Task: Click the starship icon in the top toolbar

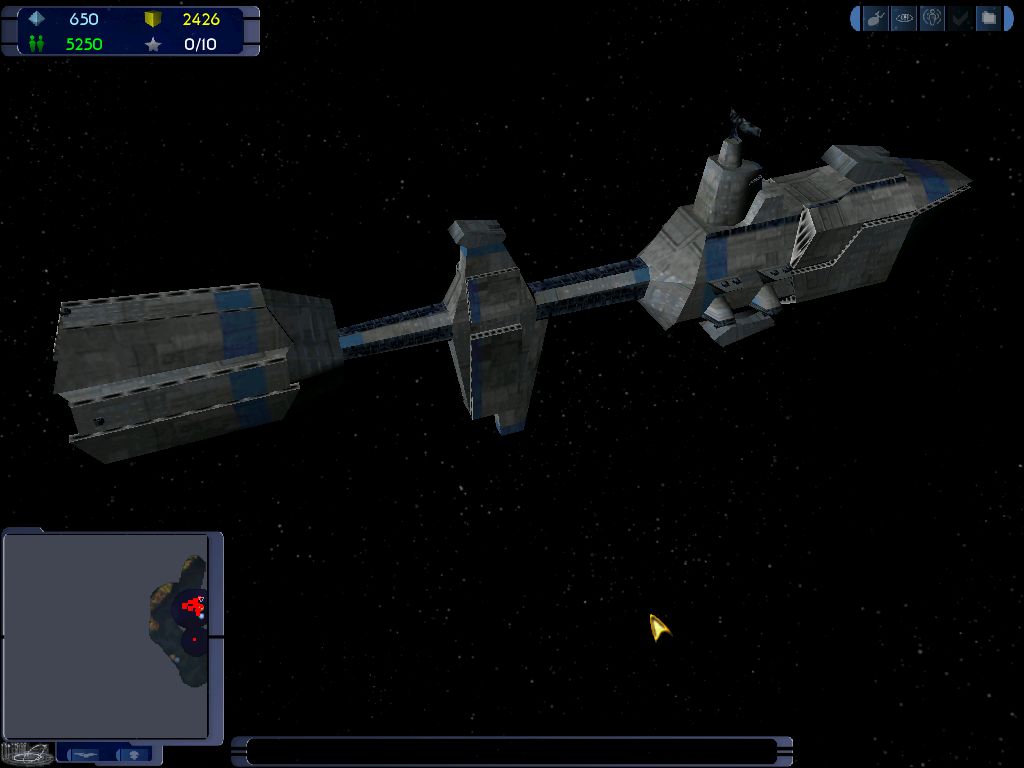Action: (876, 18)
